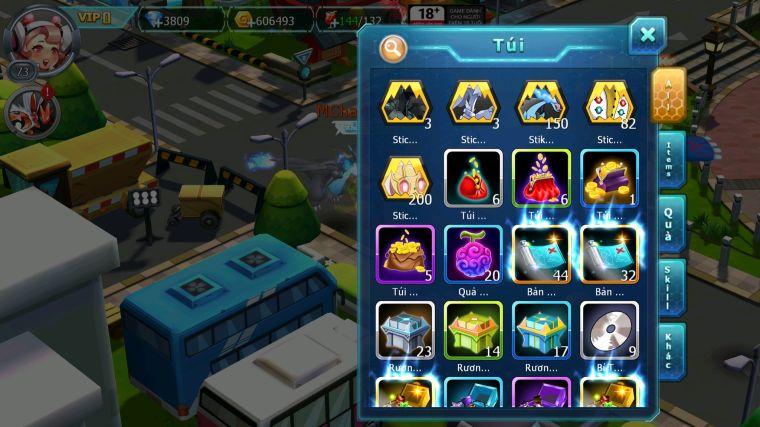
Task: Select the green chest stack of 14
Action: pyautogui.click(x=473, y=330)
